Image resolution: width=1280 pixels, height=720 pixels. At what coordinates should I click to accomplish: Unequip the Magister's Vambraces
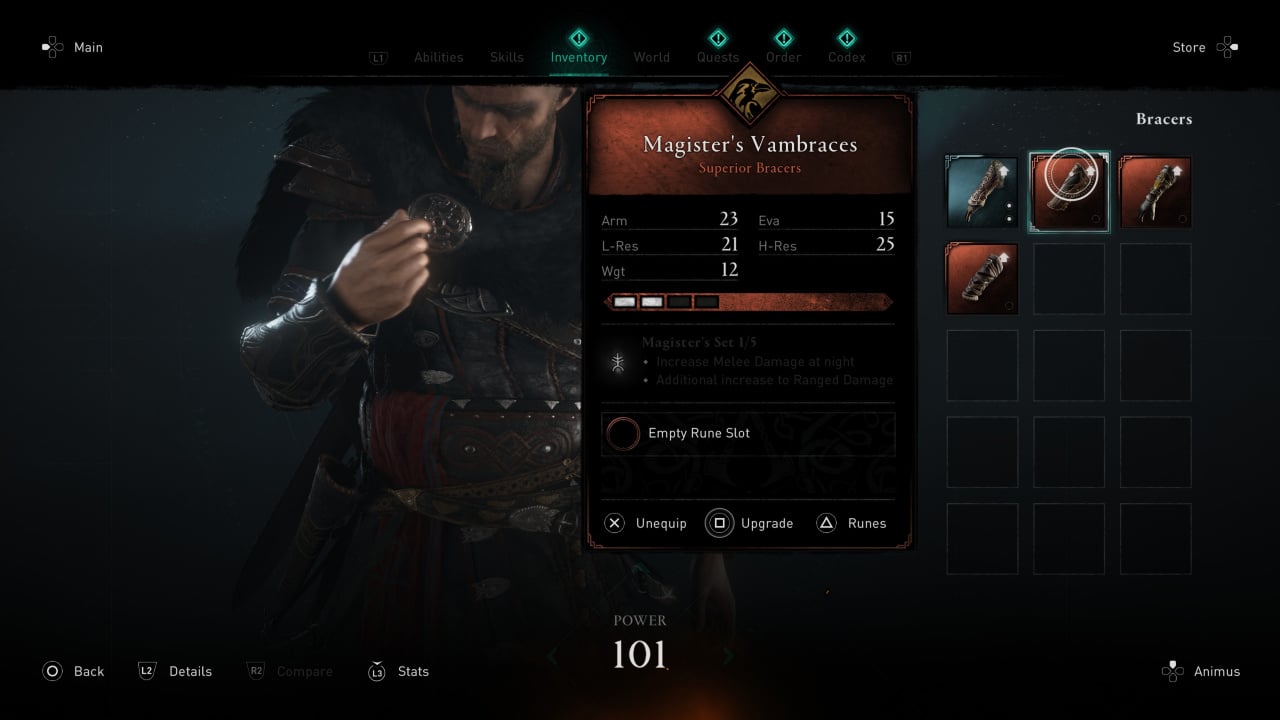pos(660,523)
